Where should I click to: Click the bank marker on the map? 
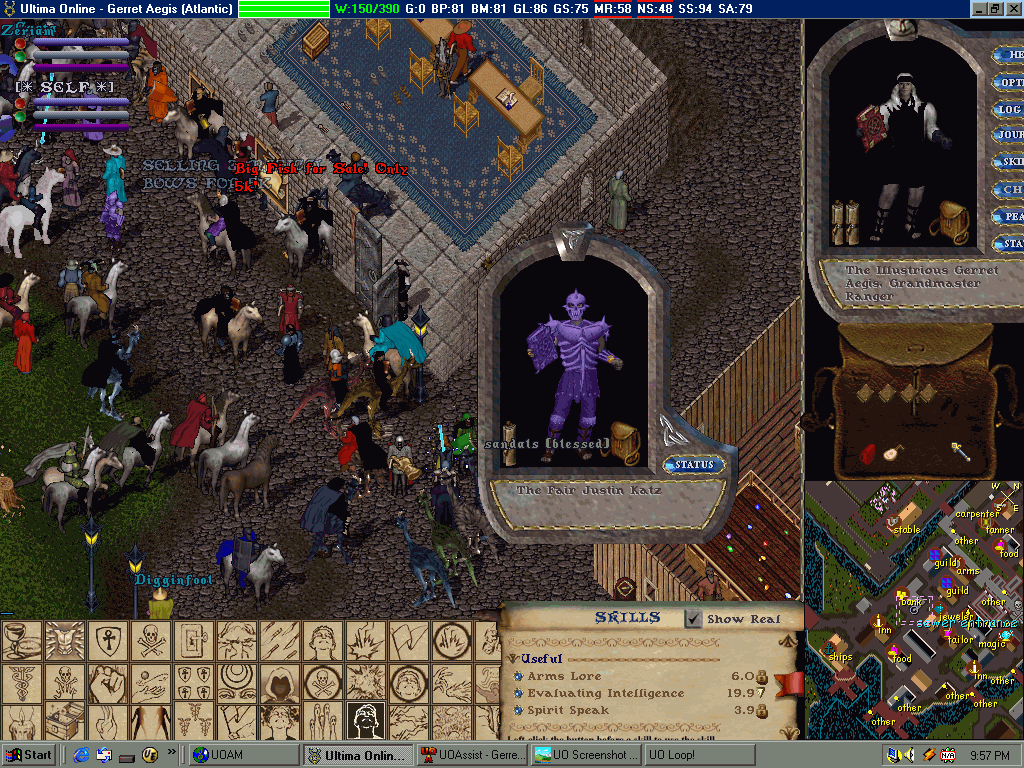909,603
